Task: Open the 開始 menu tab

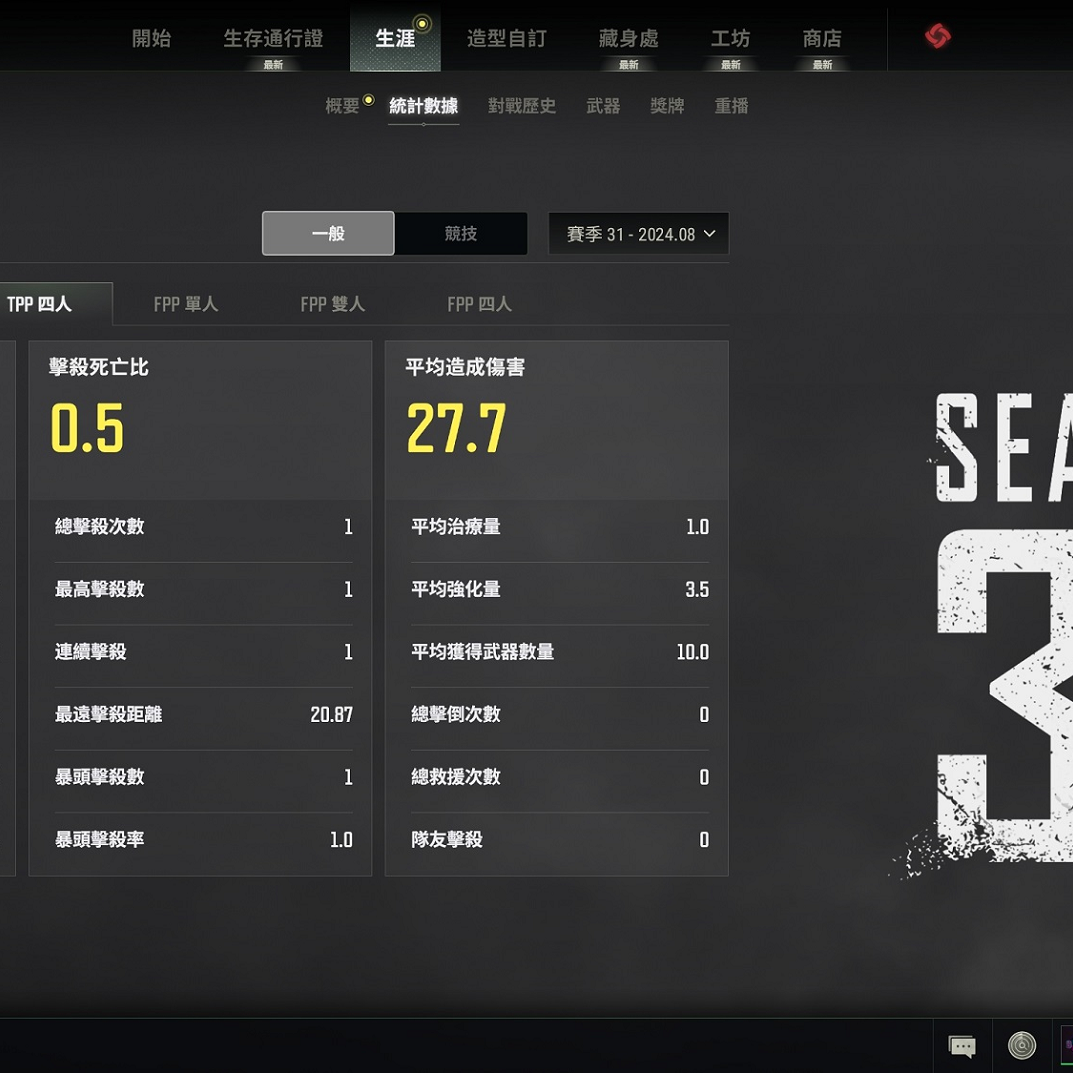Action: pyautogui.click(x=152, y=39)
